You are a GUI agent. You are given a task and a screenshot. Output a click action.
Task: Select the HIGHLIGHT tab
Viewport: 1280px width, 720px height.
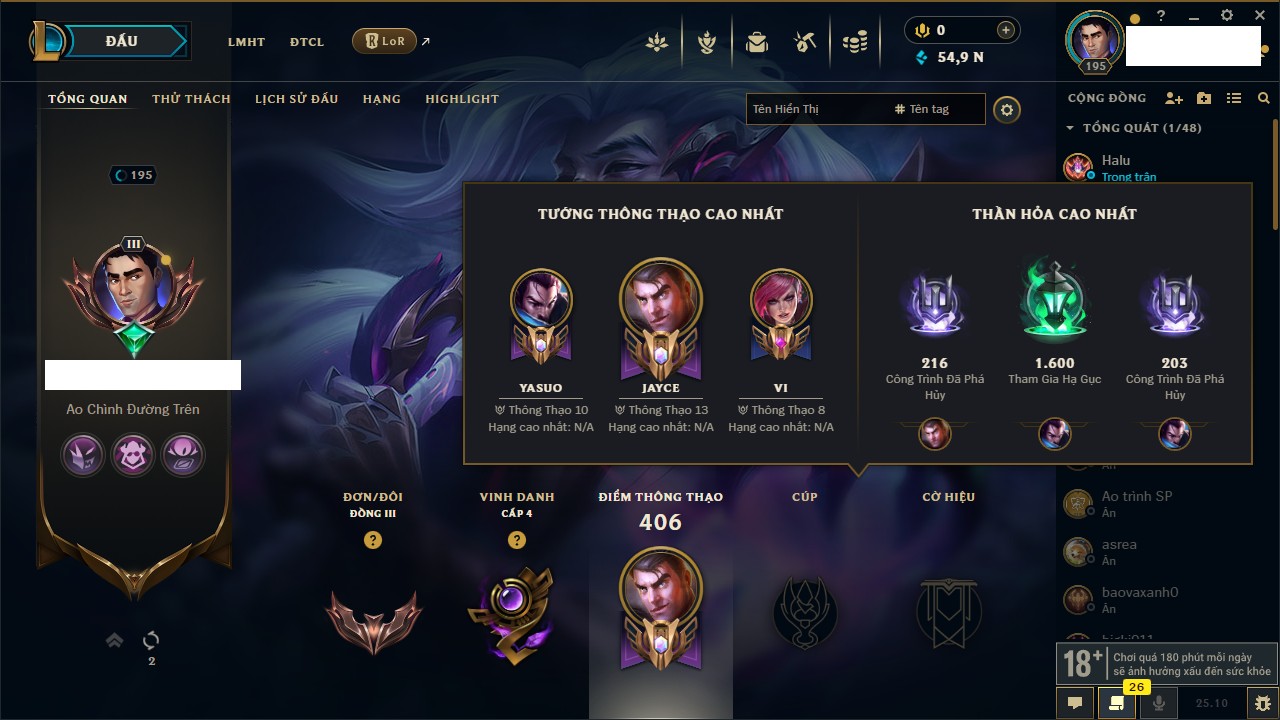pyautogui.click(x=461, y=99)
